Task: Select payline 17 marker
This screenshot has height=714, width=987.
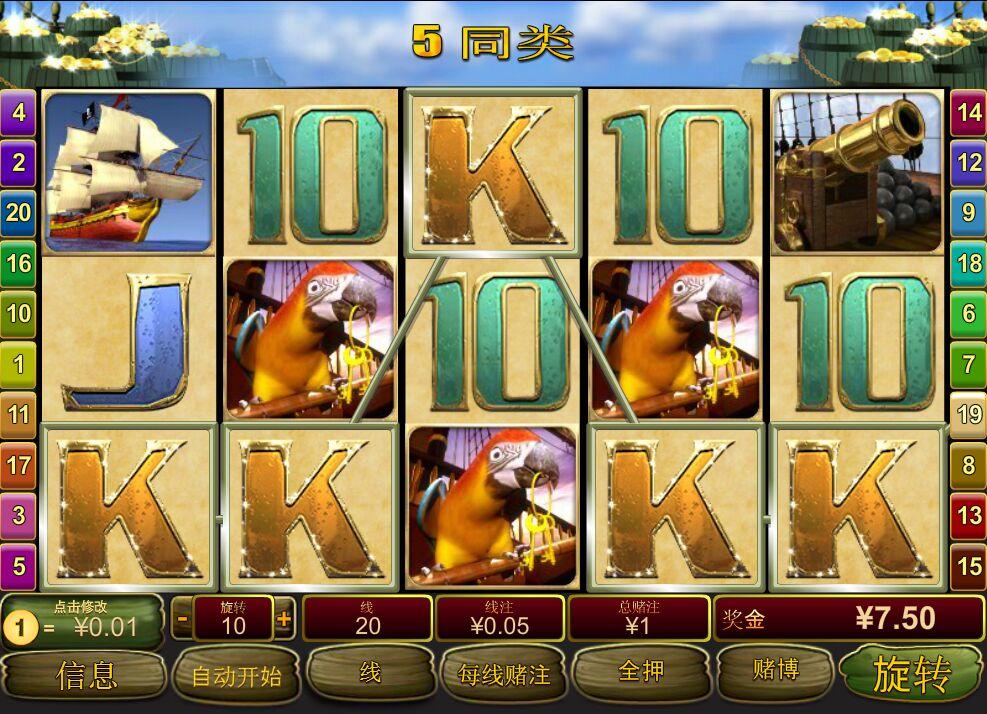Action: (x=19, y=465)
